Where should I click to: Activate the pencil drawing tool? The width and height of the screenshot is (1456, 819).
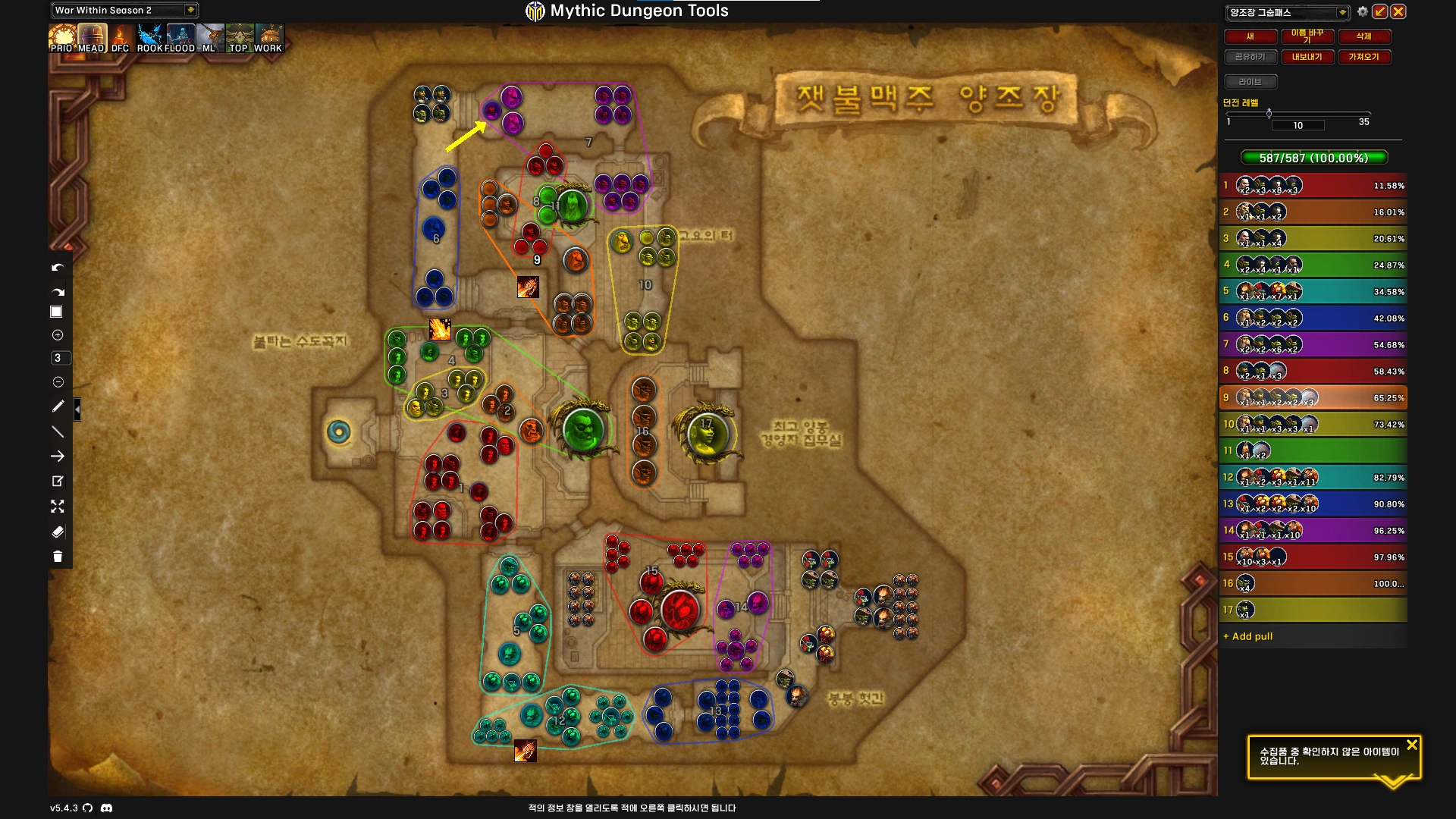pyautogui.click(x=58, y=406)
